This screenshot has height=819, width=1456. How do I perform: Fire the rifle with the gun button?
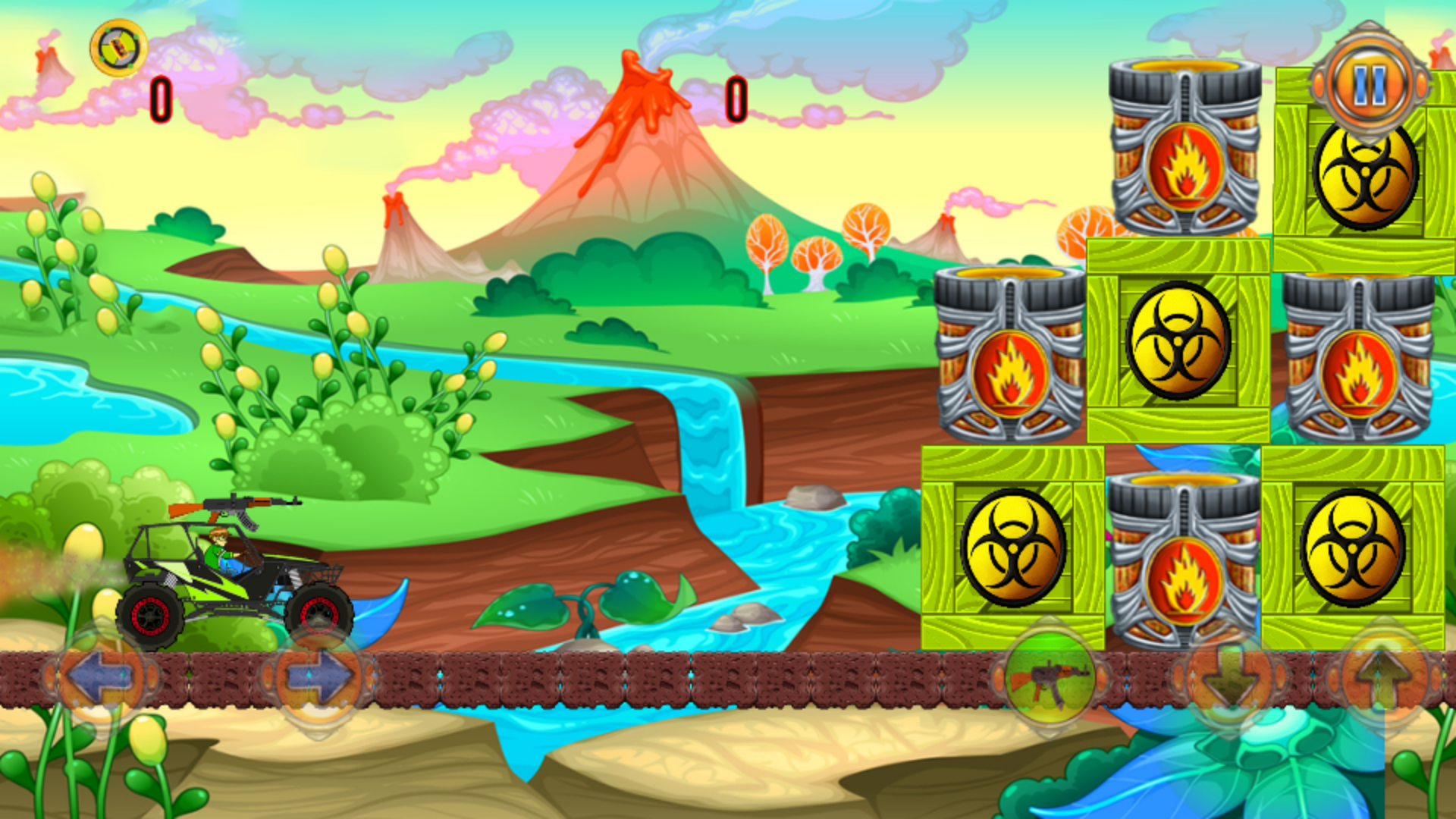pyautogui.click(x=1050, y=675)
